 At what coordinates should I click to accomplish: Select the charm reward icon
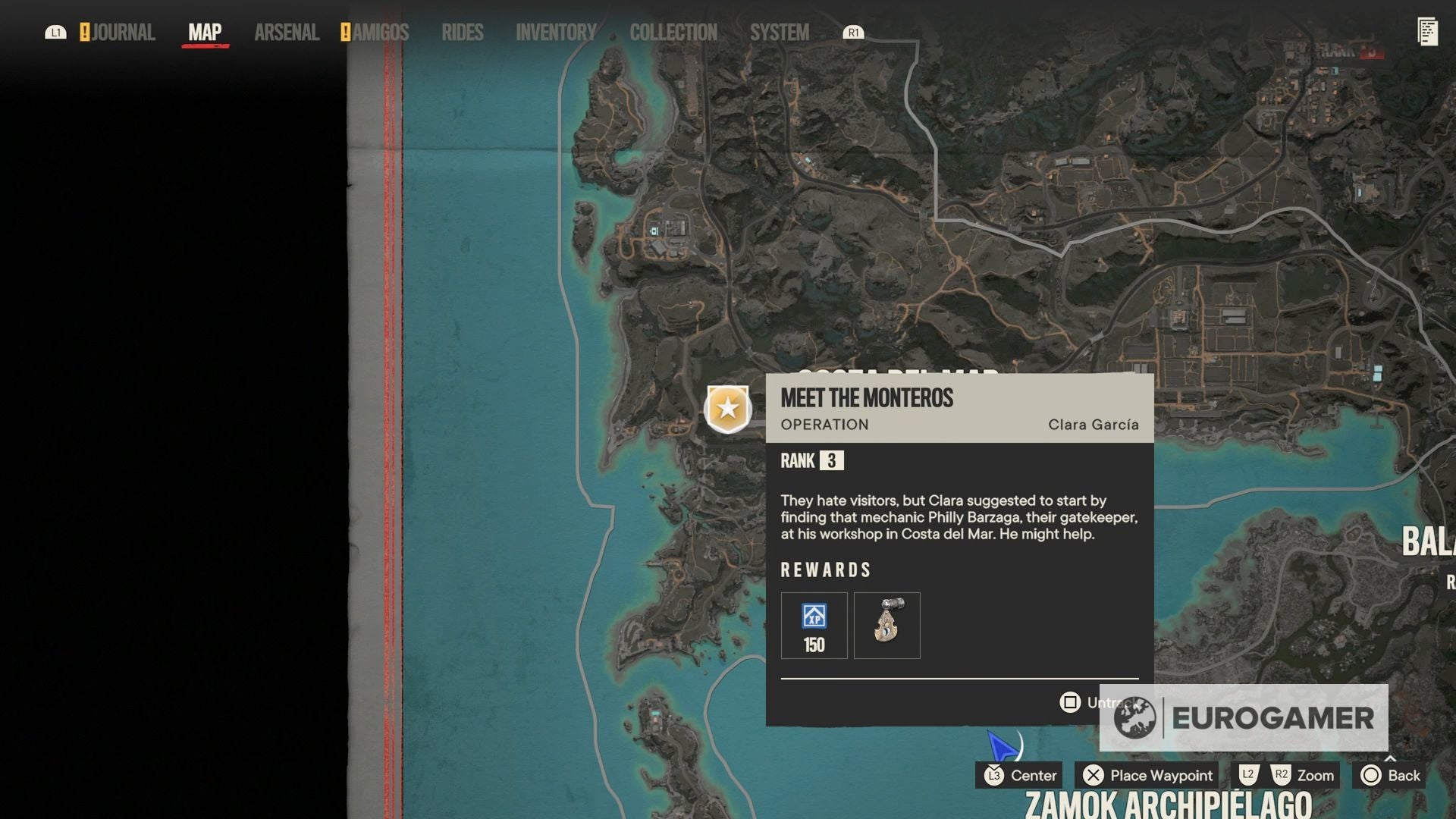tap(886, 625)
